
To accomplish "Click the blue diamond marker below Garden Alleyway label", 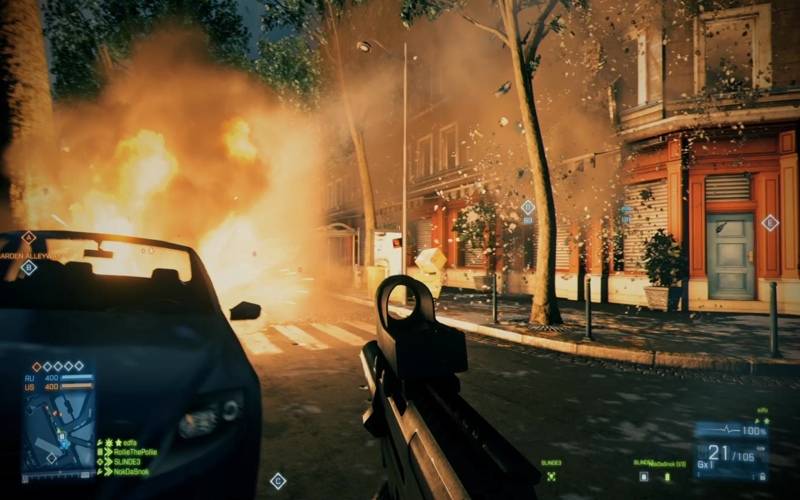I will coord(28,268).
